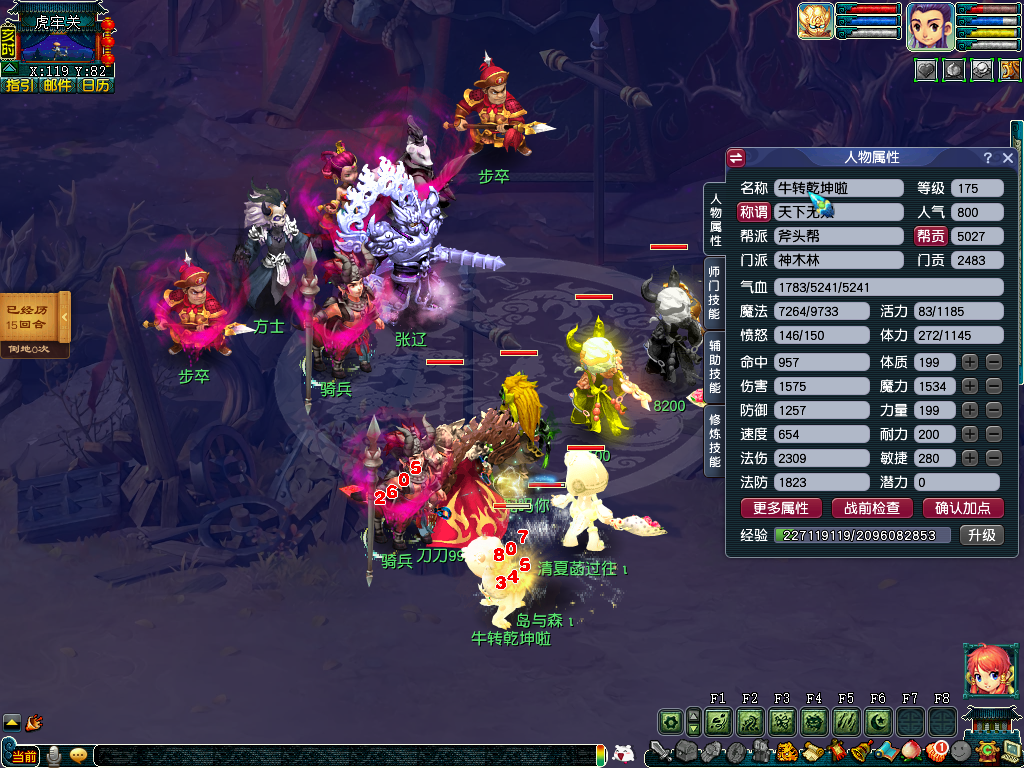Image resolution: width=1024 pixels, height=768 pixels.
Task: Use the claw slash skill on F5
Action: pos(846,721)
